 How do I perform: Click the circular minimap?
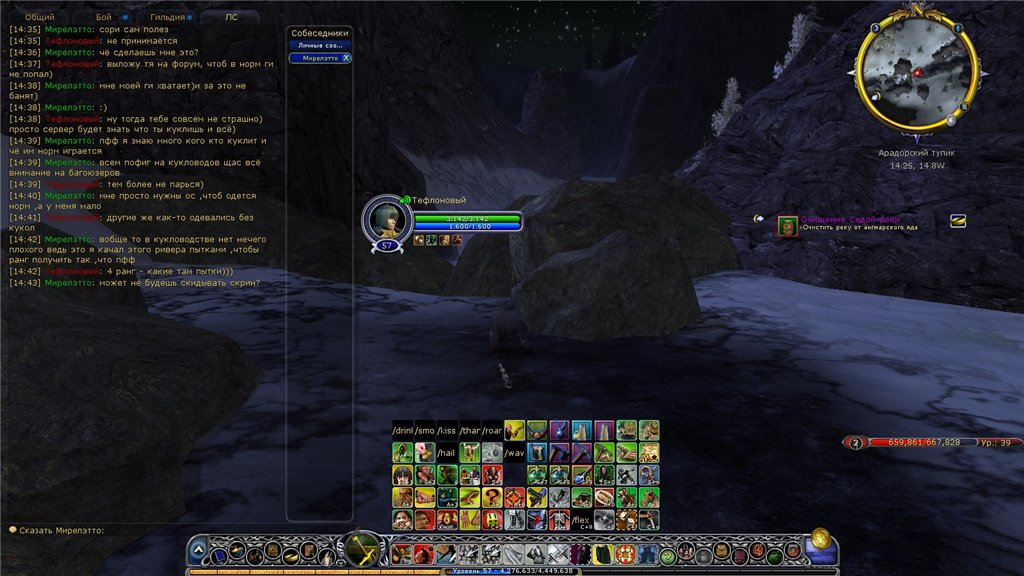(916, 76)
